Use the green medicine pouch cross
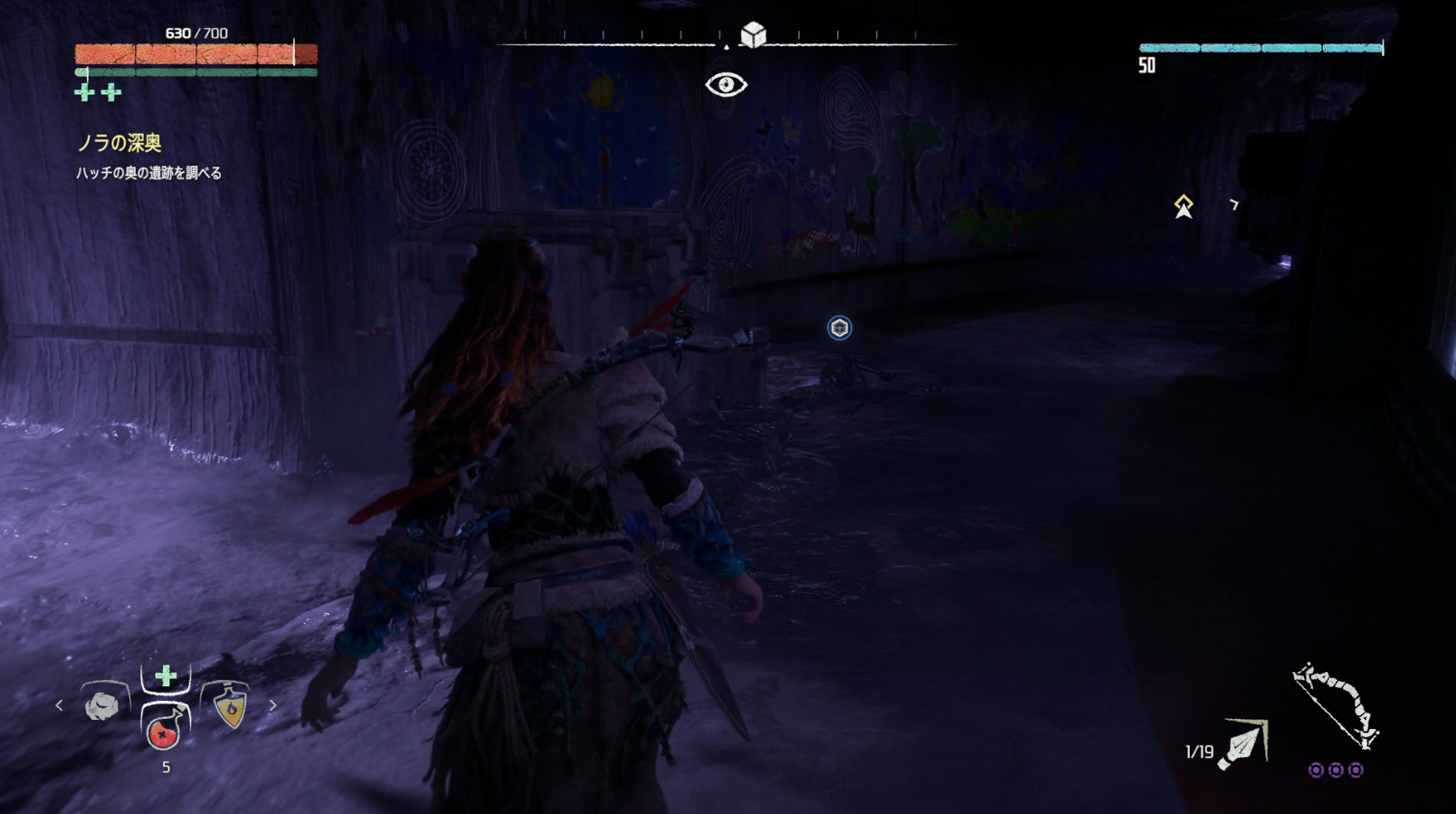 point(166,675)
